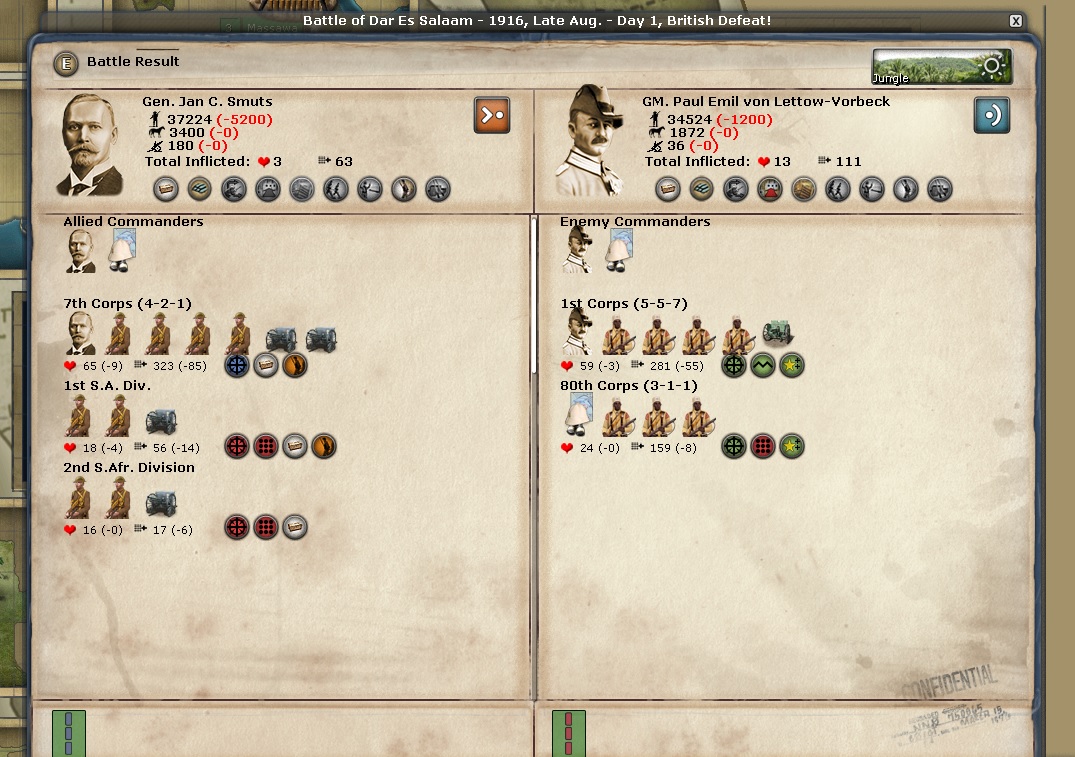1075x757 pixels.
Task: Click the green zigzag icon for 1st Corps
Action: point(763,366)
